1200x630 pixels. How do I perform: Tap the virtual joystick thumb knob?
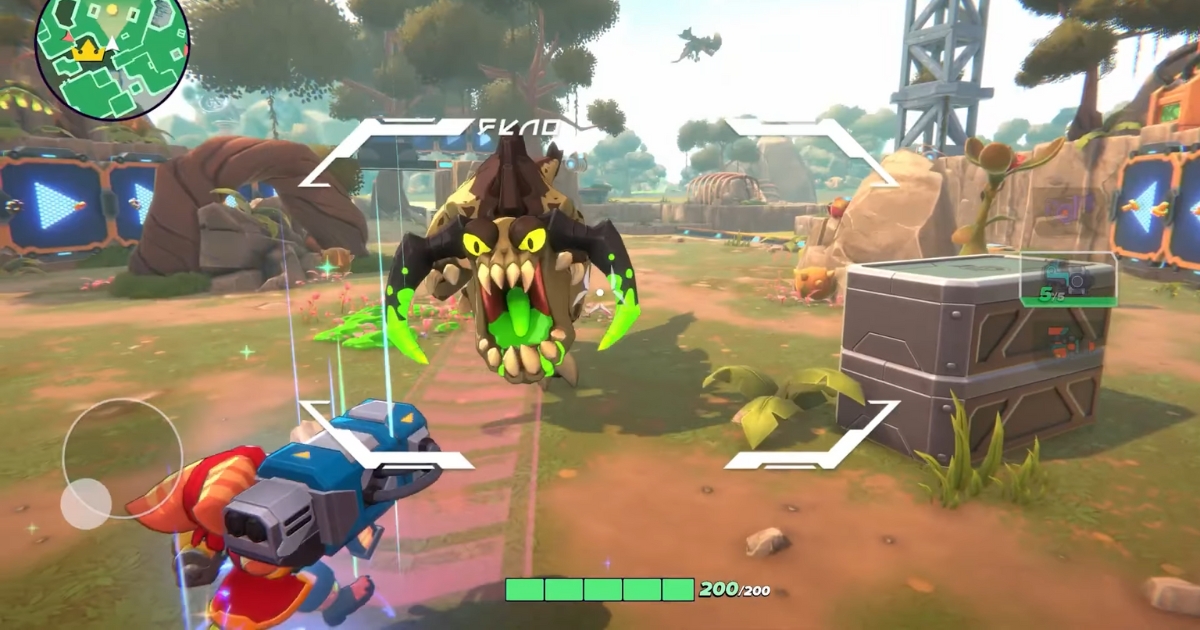pos(86,503)
